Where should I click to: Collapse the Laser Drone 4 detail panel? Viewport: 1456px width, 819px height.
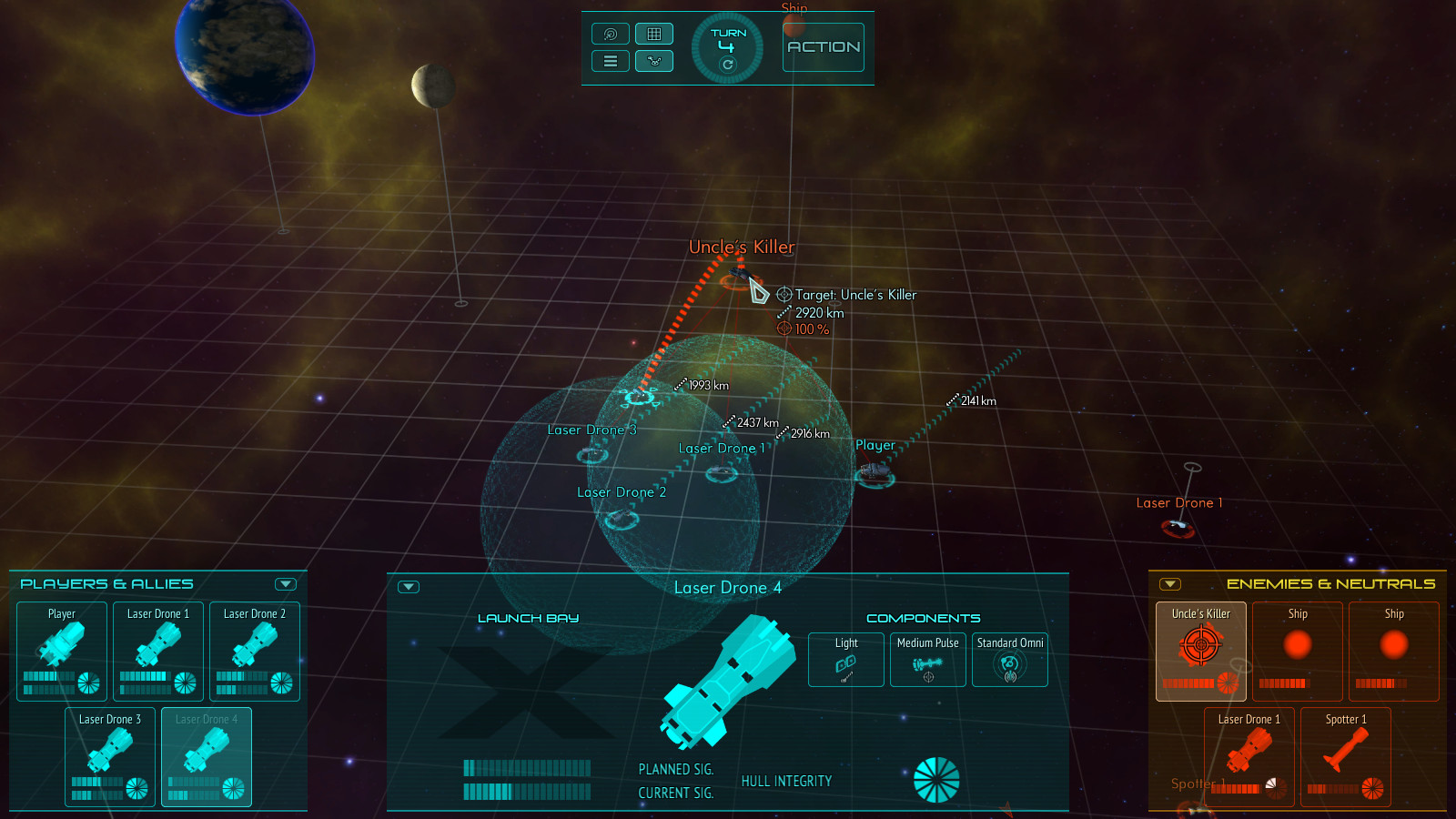[408, 587]
